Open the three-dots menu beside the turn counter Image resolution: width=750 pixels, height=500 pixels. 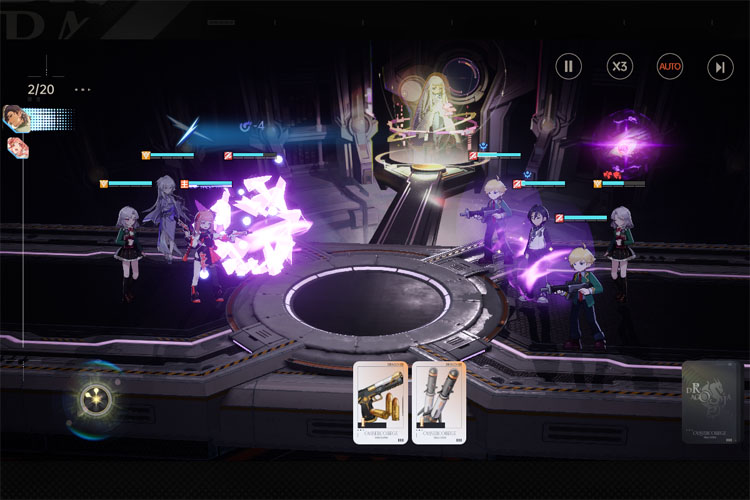(x=82, y=90)
